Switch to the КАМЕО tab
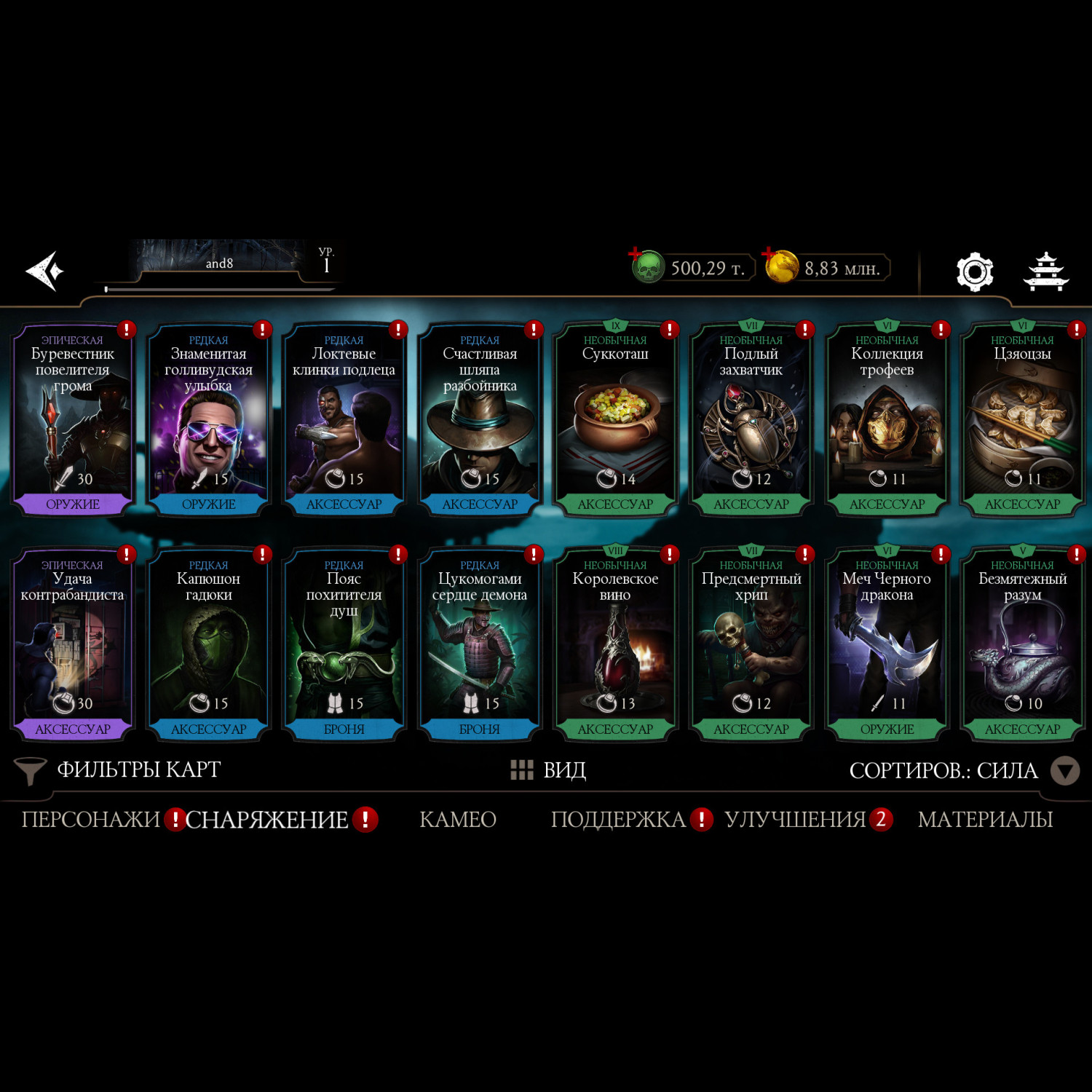1092x1092 pixels. click(458, 820)
